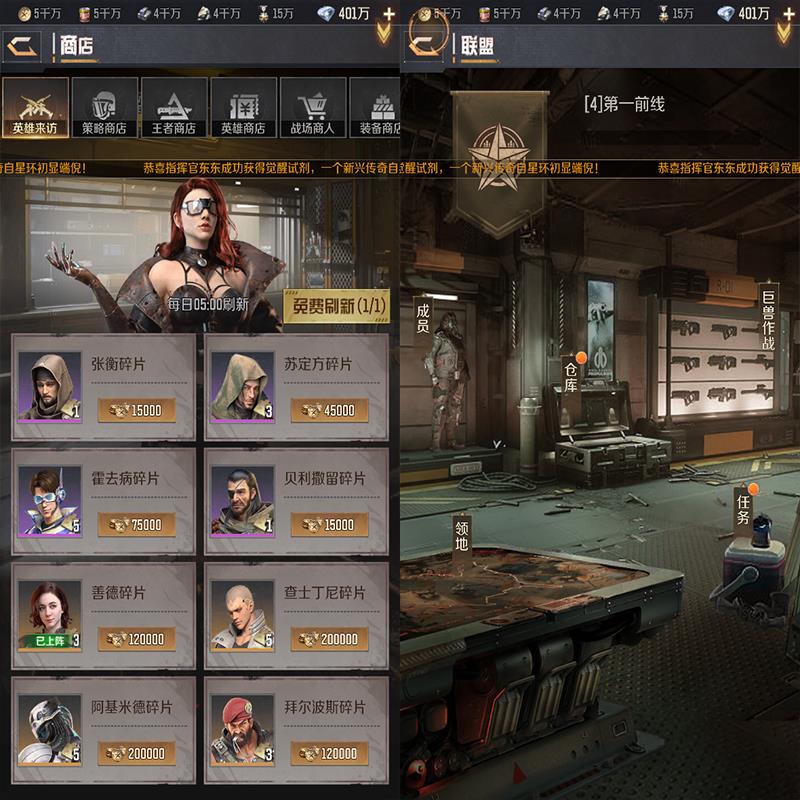This screenshot has width=800, height=800.
Task: Buy 阿基米德碎片 for 200000
Action: point(136,752)
